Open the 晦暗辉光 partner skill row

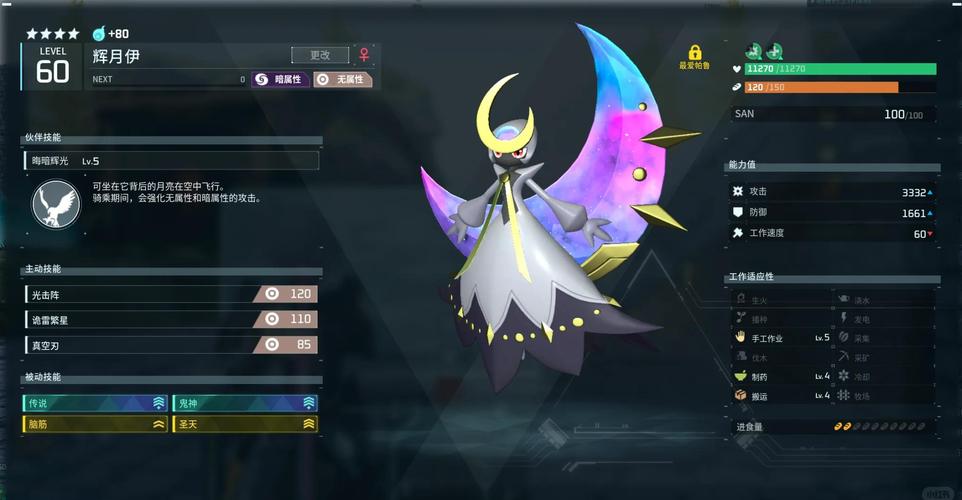tap(171, 160)
